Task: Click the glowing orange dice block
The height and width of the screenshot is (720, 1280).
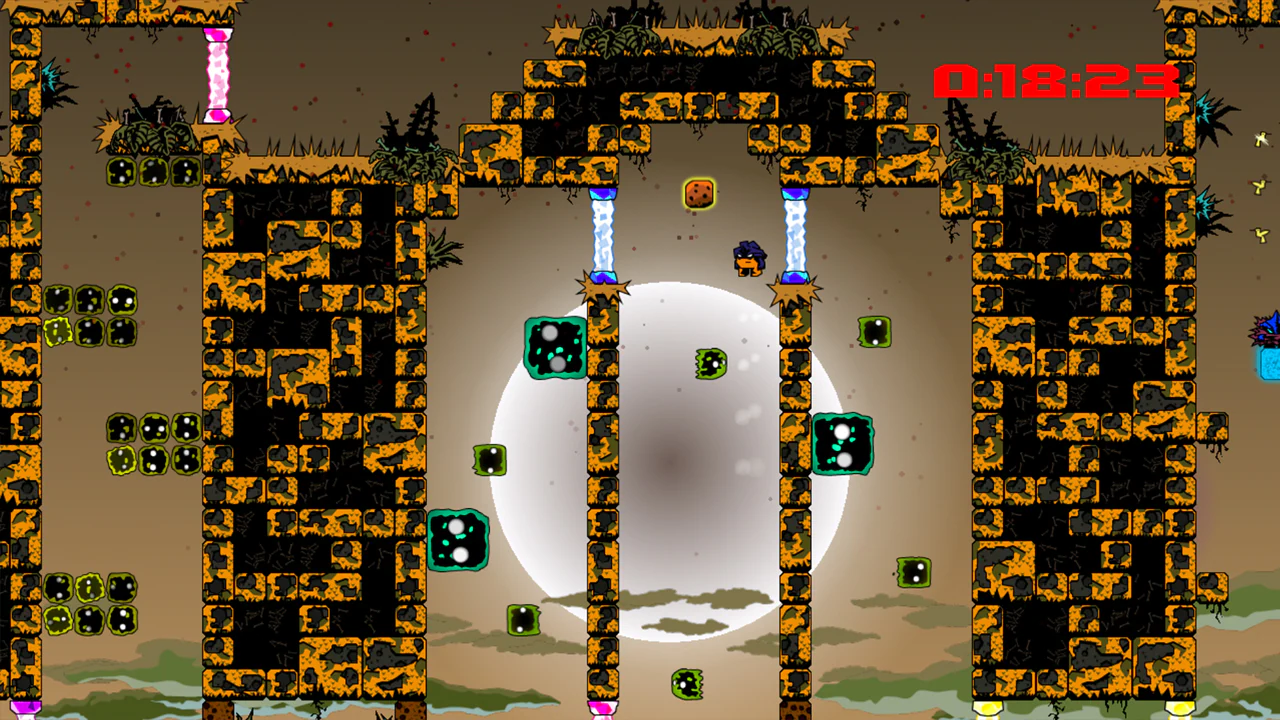Action: pyautogui.click(x=699, y=193)
